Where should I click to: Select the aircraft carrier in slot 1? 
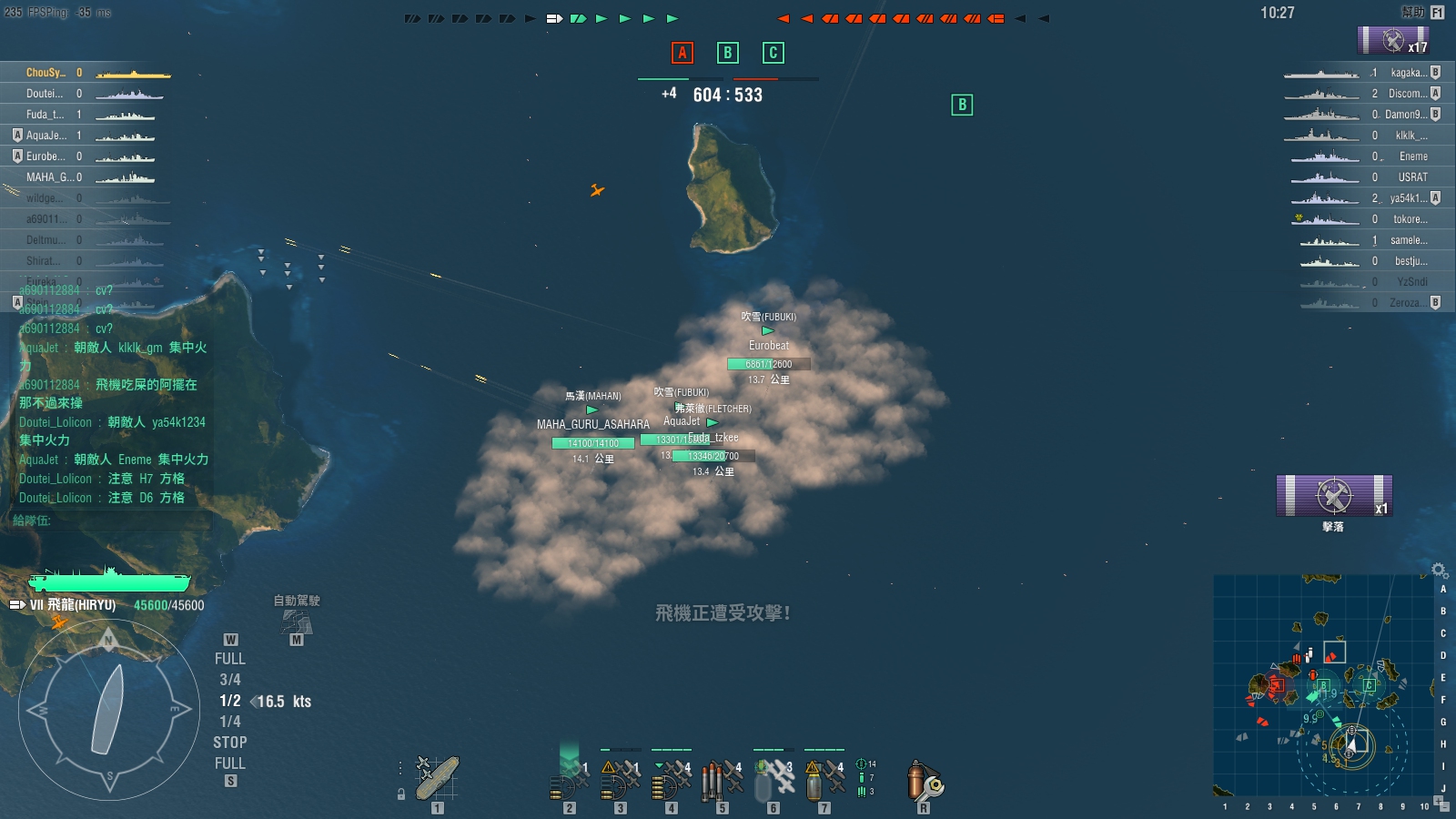tap(438, 778)
